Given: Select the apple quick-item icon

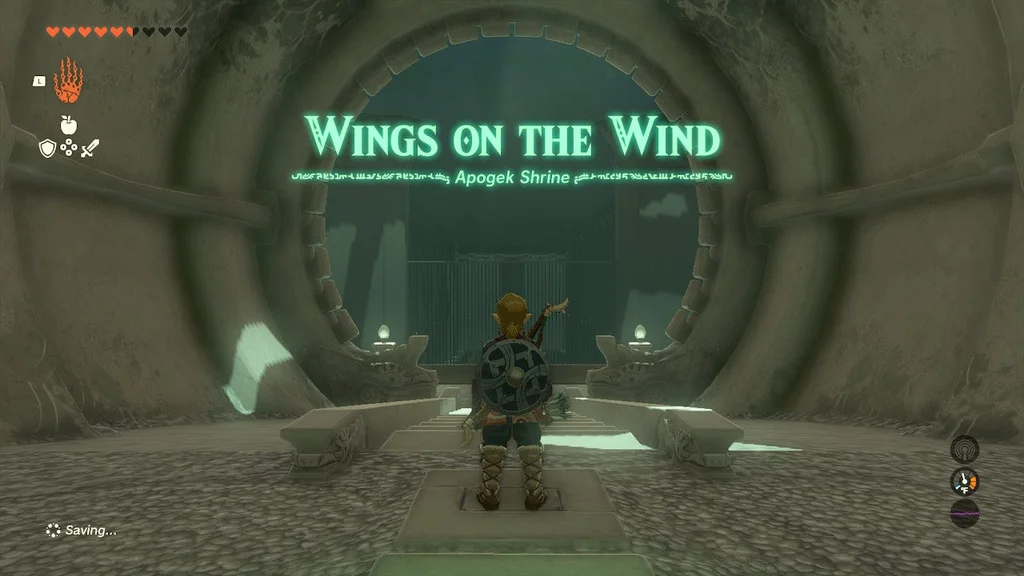Looking at the screenshot, I should point(68,125).
